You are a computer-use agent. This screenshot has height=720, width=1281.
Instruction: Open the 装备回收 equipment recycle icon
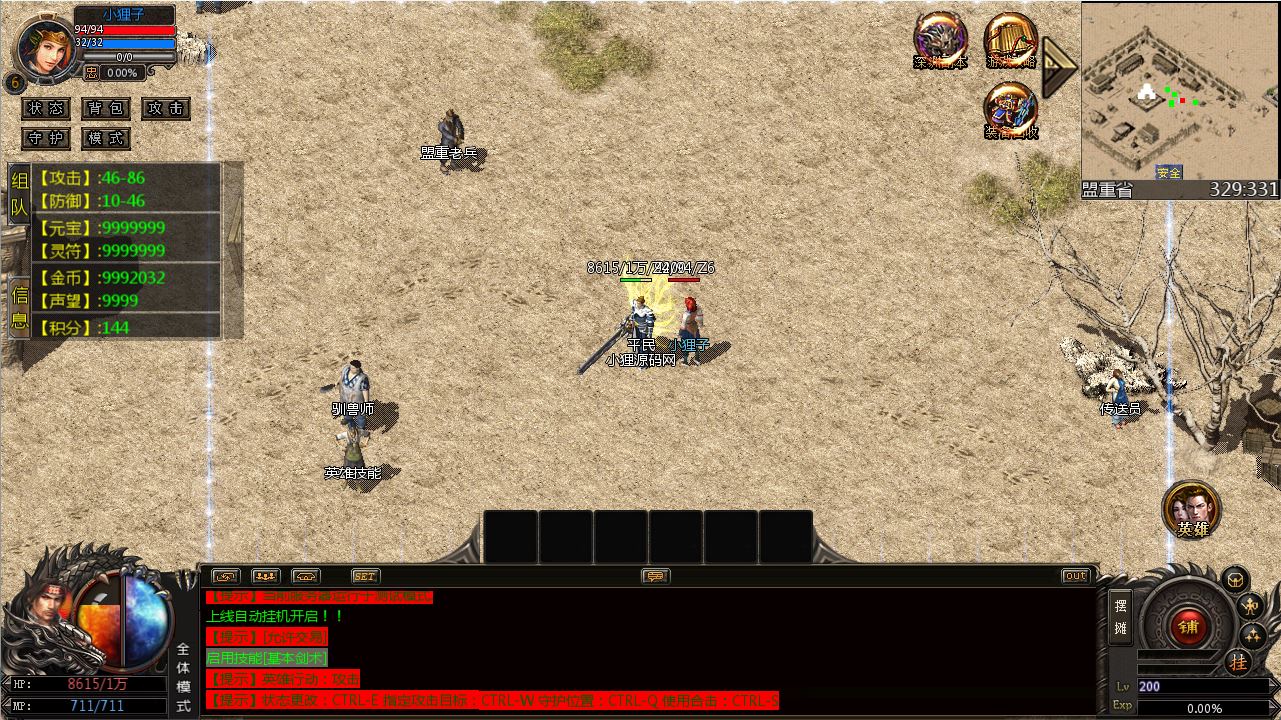(x=1010, y=110)
